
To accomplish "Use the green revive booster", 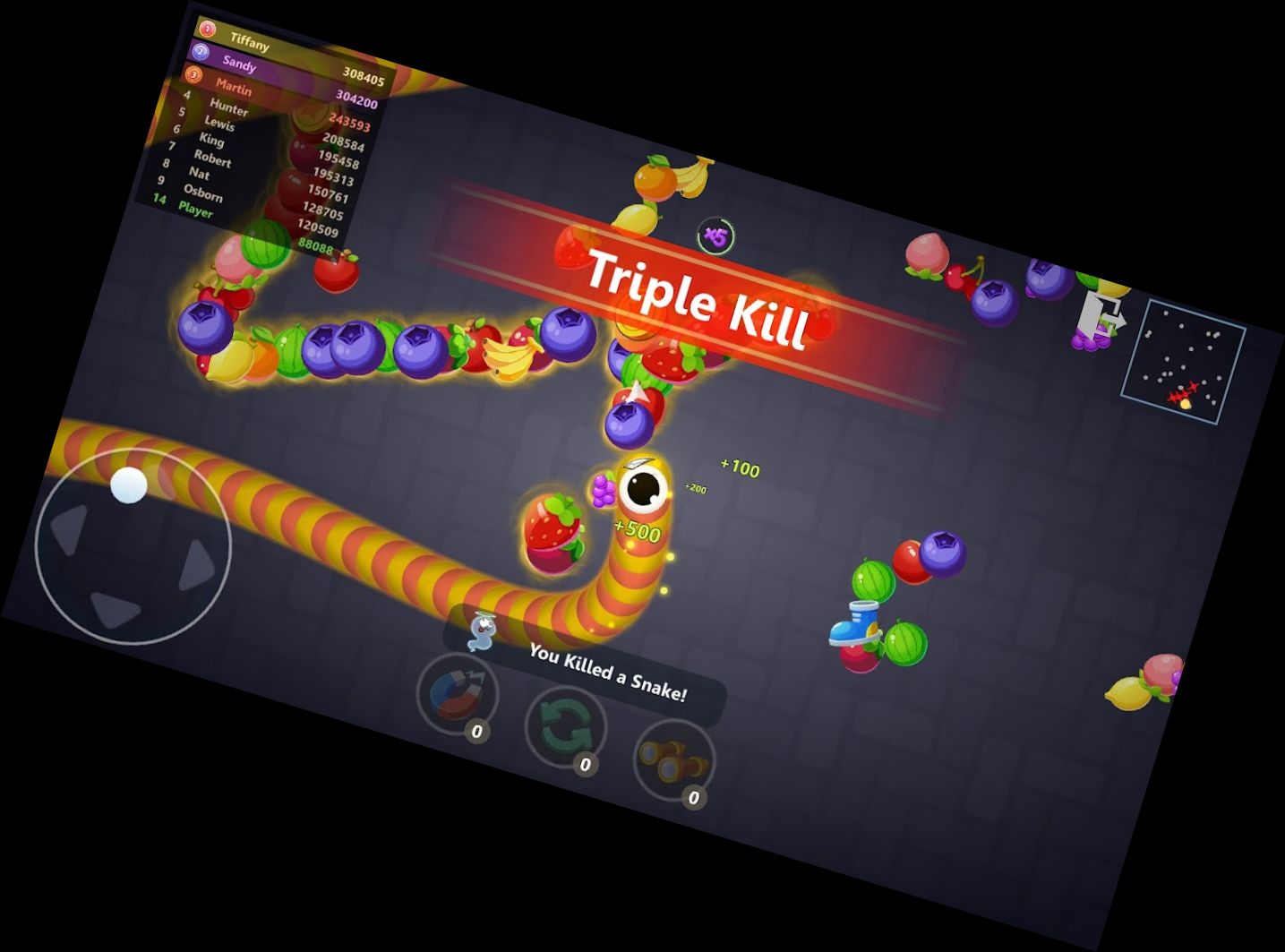I will pos(564,727).
